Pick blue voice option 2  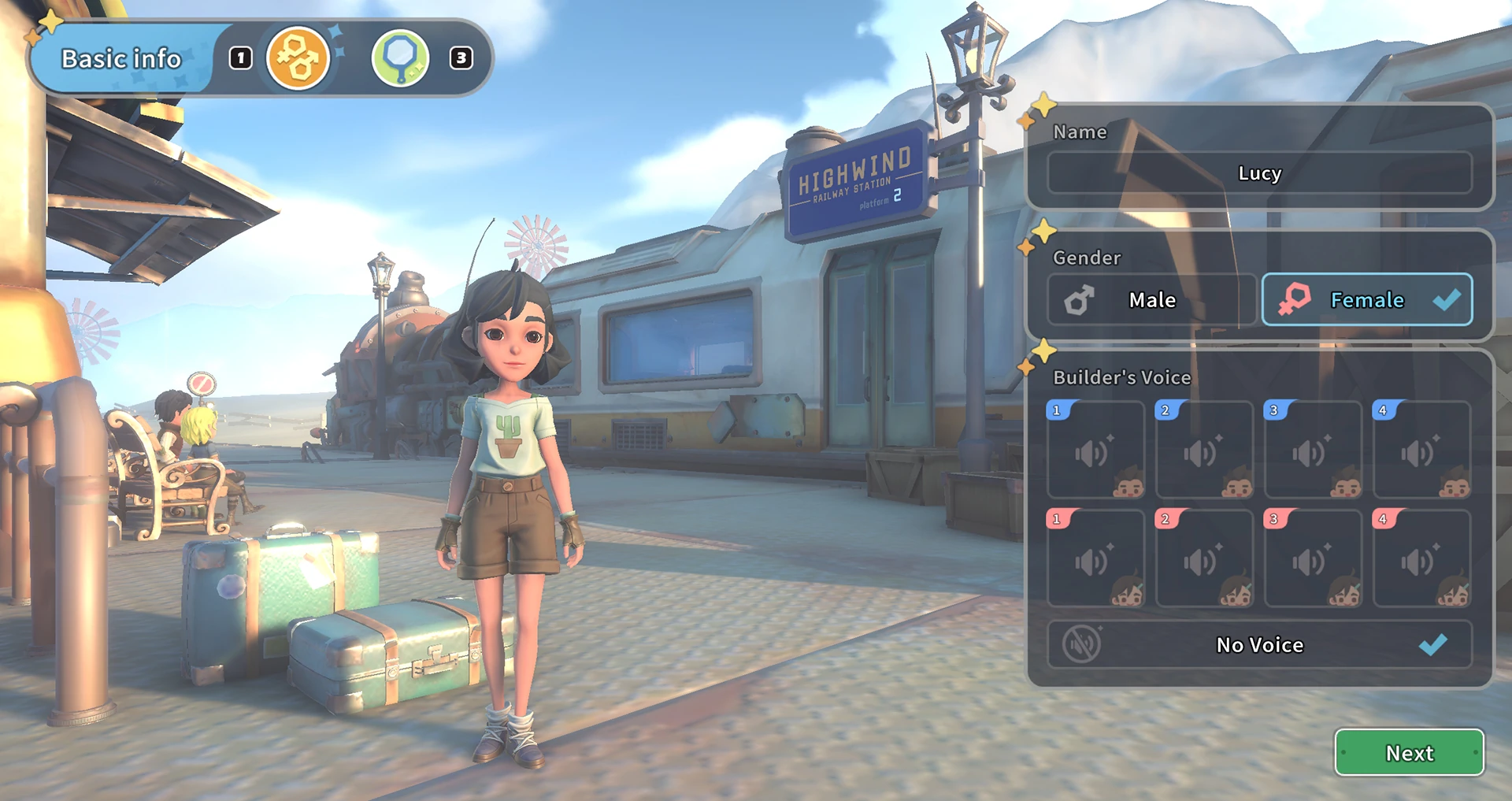coord(1204,451)
